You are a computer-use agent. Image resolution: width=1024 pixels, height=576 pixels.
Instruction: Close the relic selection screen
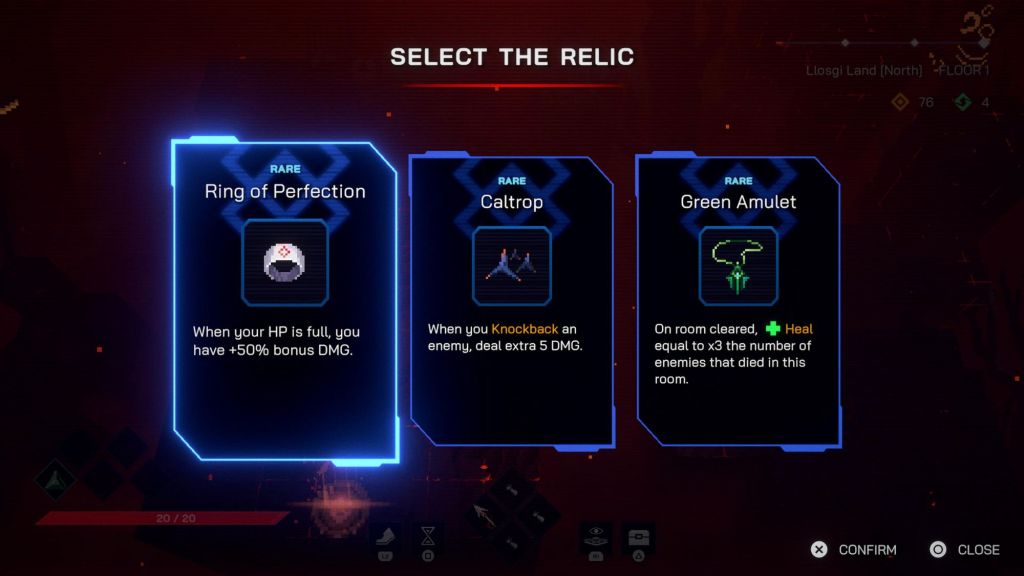tap(965, 549)
